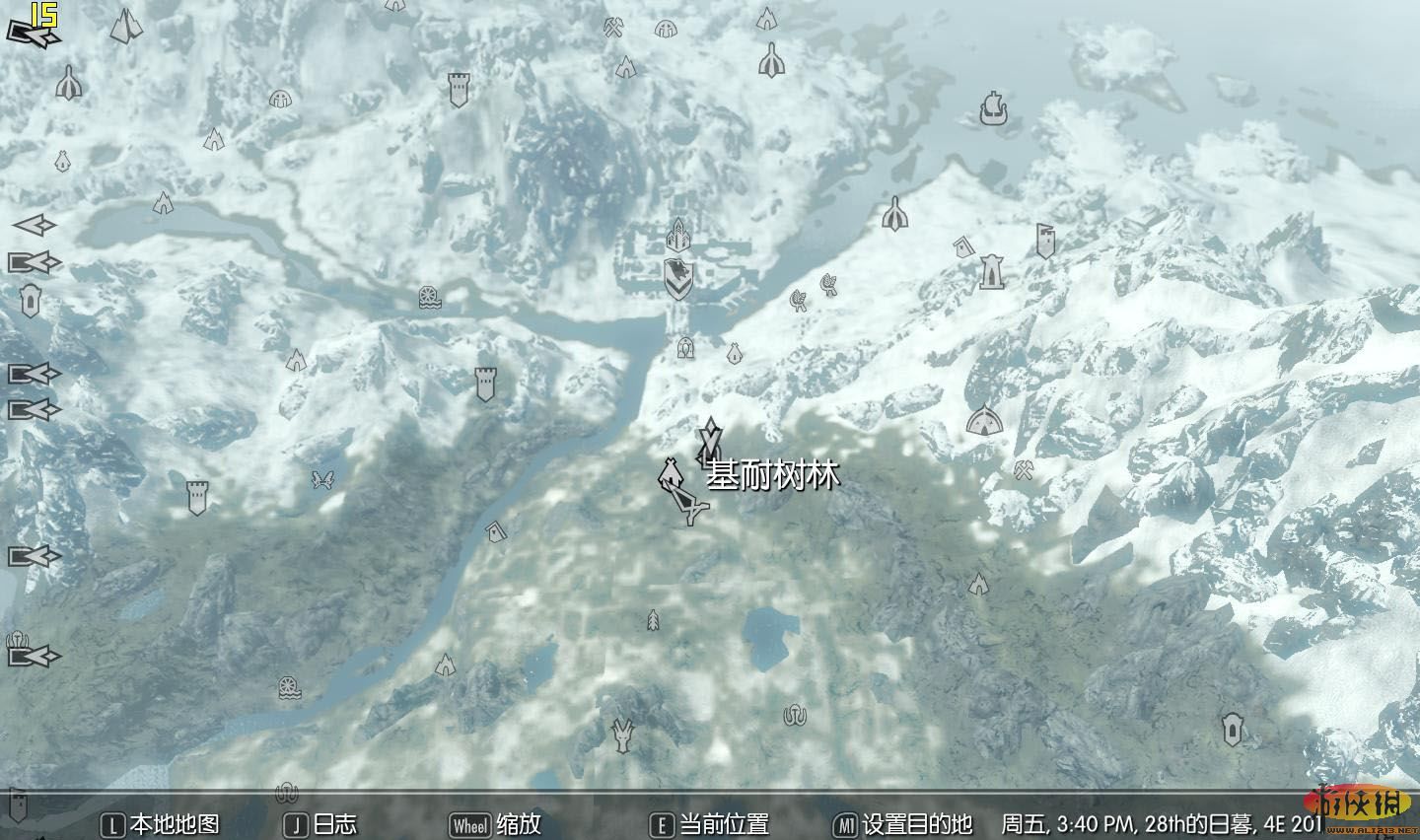Select the stable horseshoe-arch marker below Windhelm

coord(685,347)
